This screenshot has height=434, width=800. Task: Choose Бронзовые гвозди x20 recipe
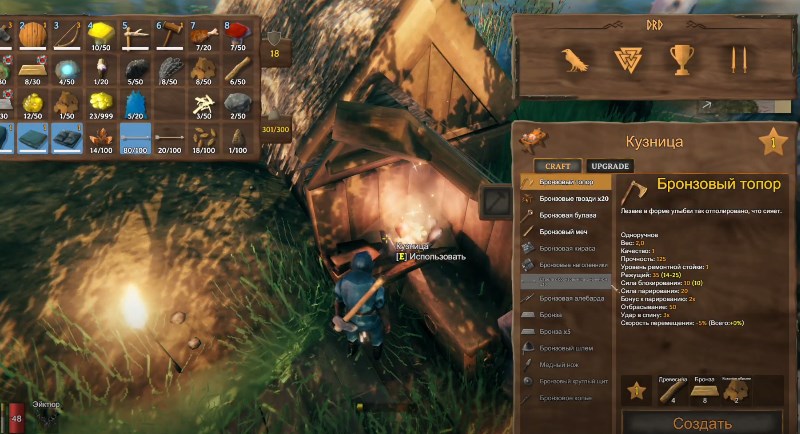[567, 198]
